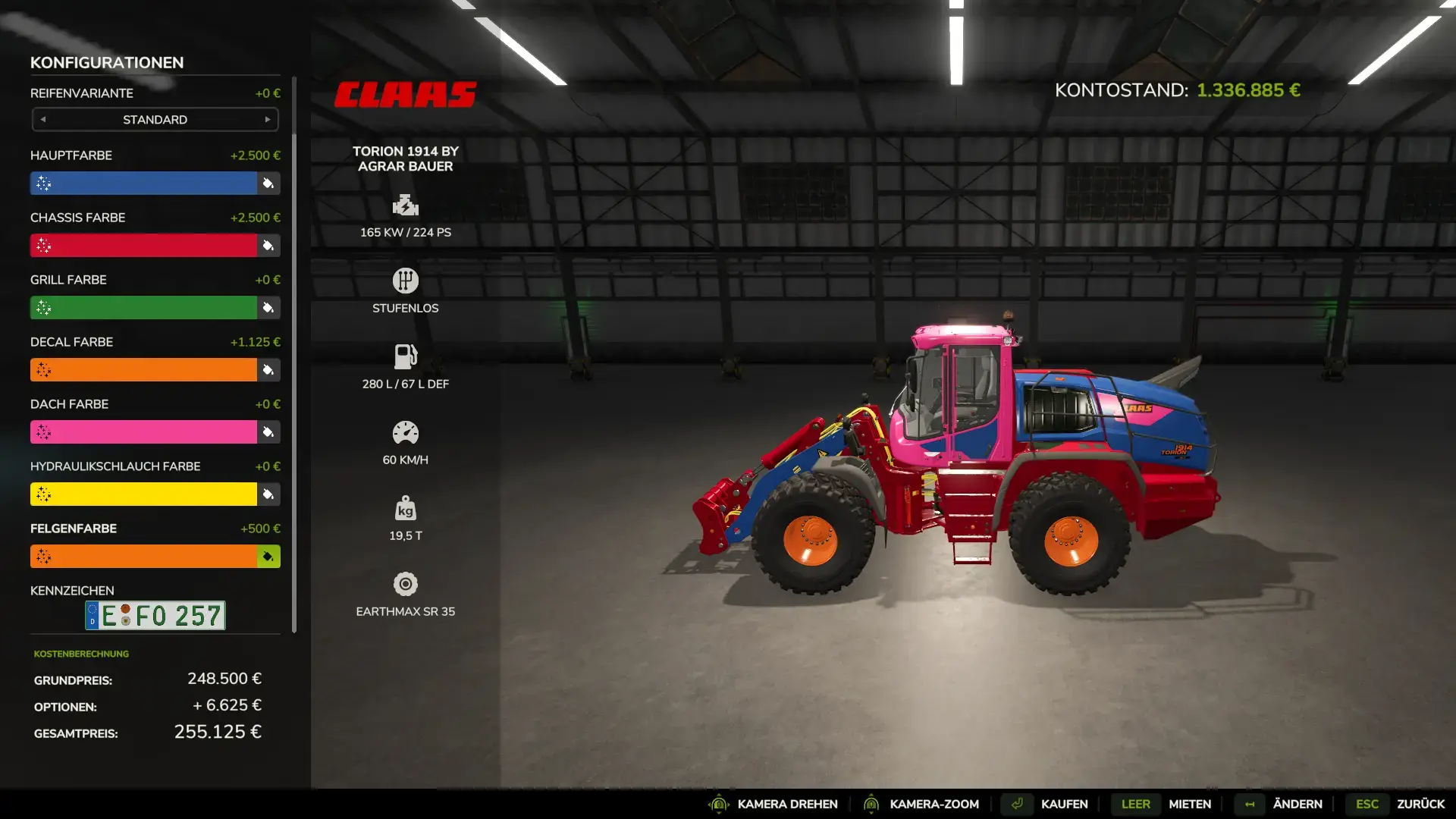1456x819 pixels.
Task: Select next tire variant with right arrow
Action: [267, 120]
